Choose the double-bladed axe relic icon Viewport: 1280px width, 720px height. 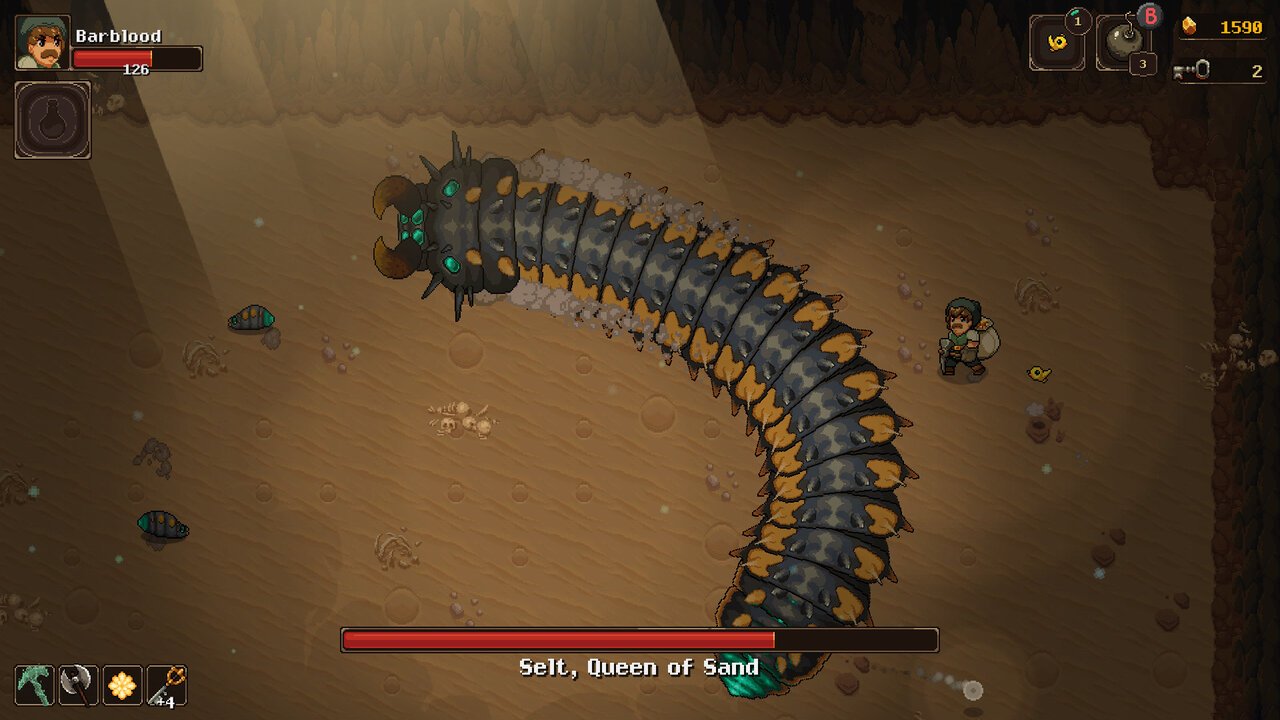point(78,685)
